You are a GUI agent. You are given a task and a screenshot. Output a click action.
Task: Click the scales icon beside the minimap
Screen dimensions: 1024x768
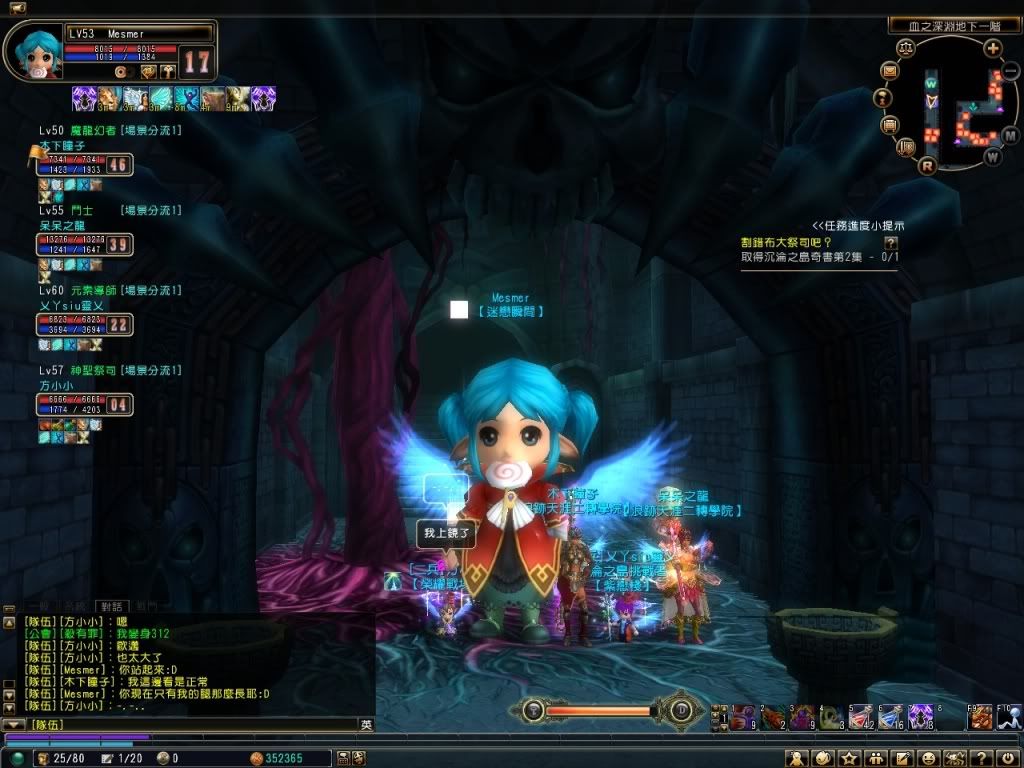(x=906, y=48)
